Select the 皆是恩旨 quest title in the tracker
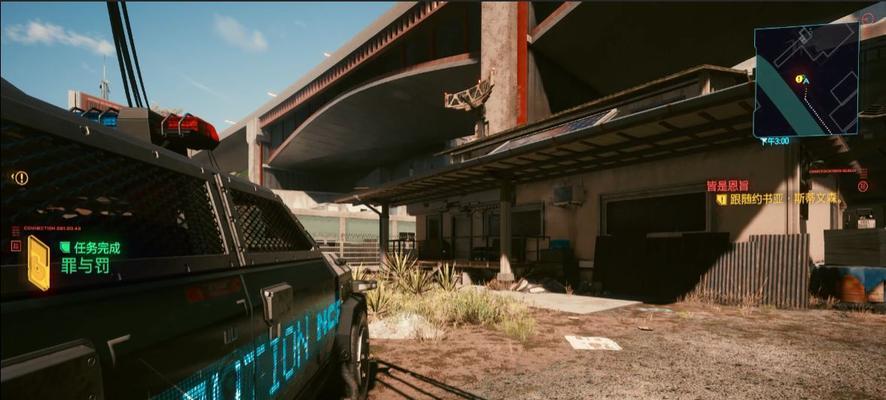Viewport: 886px width, 400px height. tap(726, 185)
